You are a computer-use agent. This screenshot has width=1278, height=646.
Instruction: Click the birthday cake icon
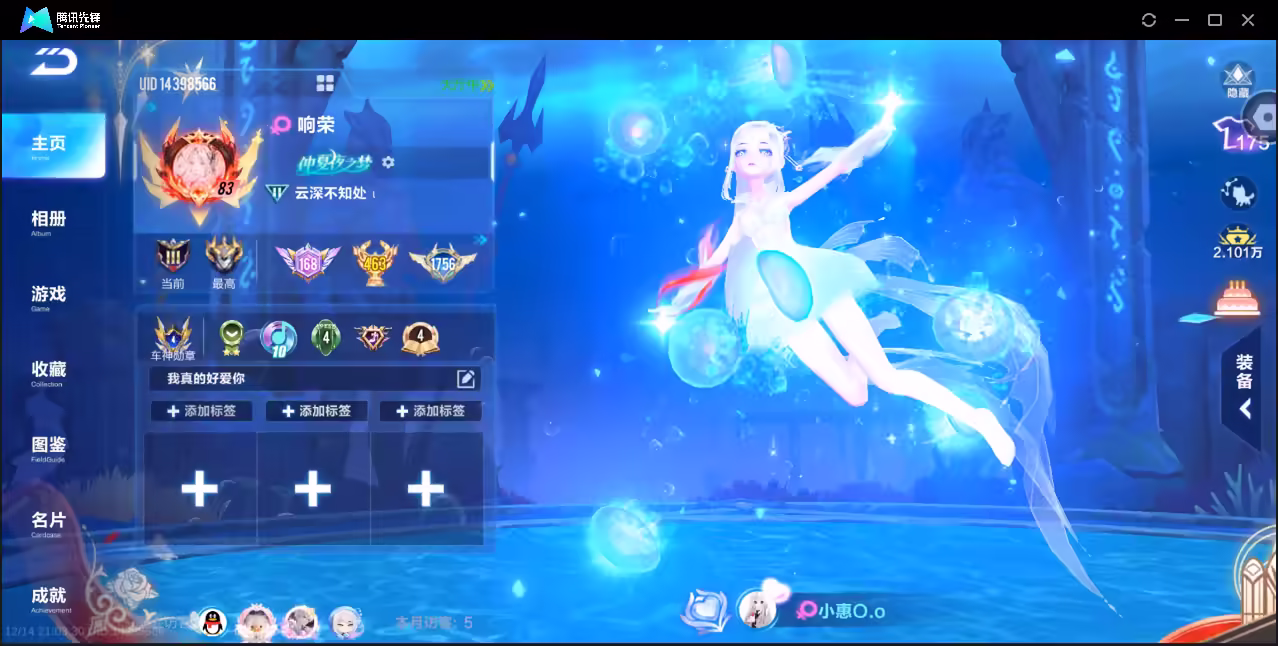1237,297
